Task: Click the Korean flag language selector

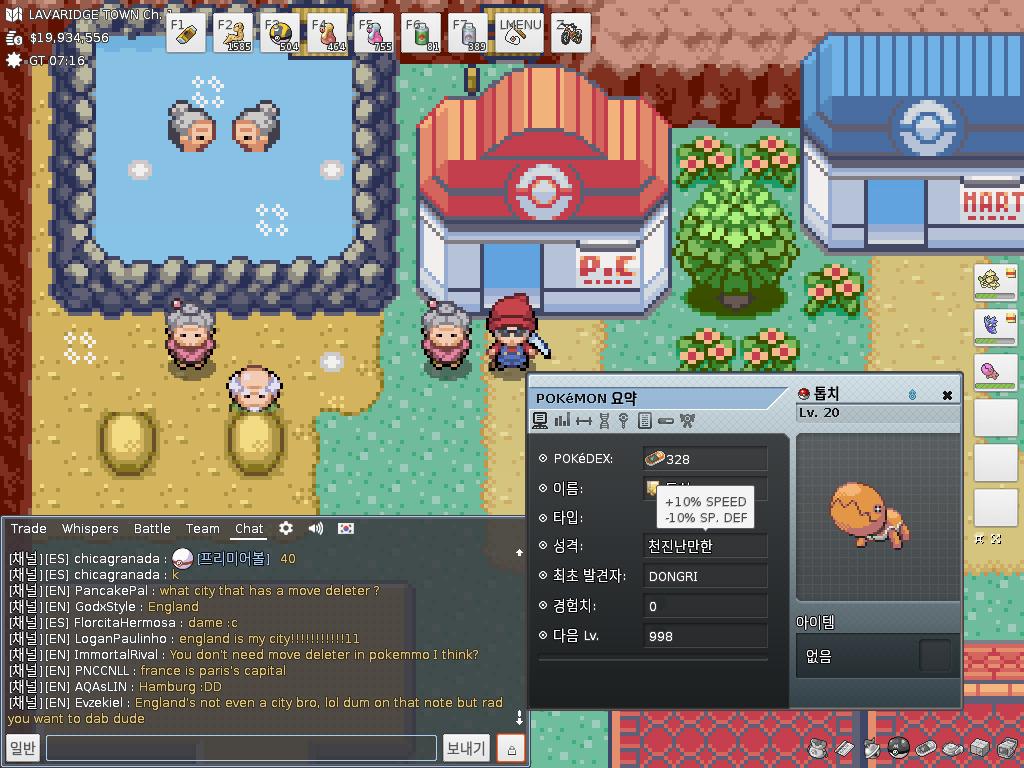Action: (345, 528)
